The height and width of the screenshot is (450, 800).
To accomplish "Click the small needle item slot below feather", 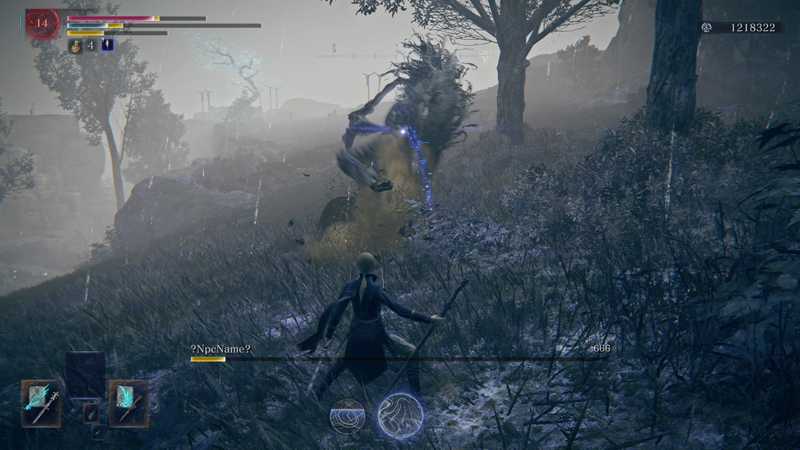I will click(97, 433).
